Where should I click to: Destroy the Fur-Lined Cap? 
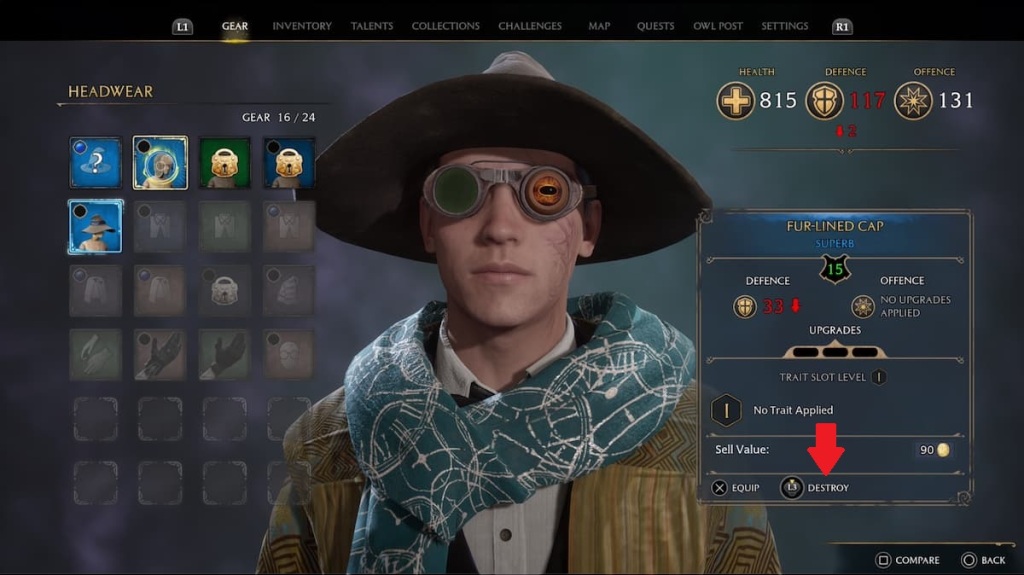click(x=815, y=488)
